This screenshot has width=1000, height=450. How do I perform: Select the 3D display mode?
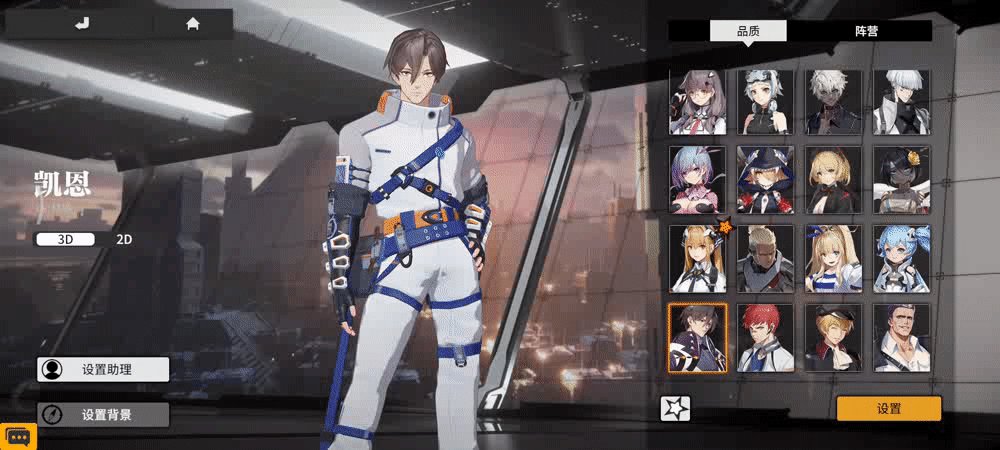[x=66, y=239]
